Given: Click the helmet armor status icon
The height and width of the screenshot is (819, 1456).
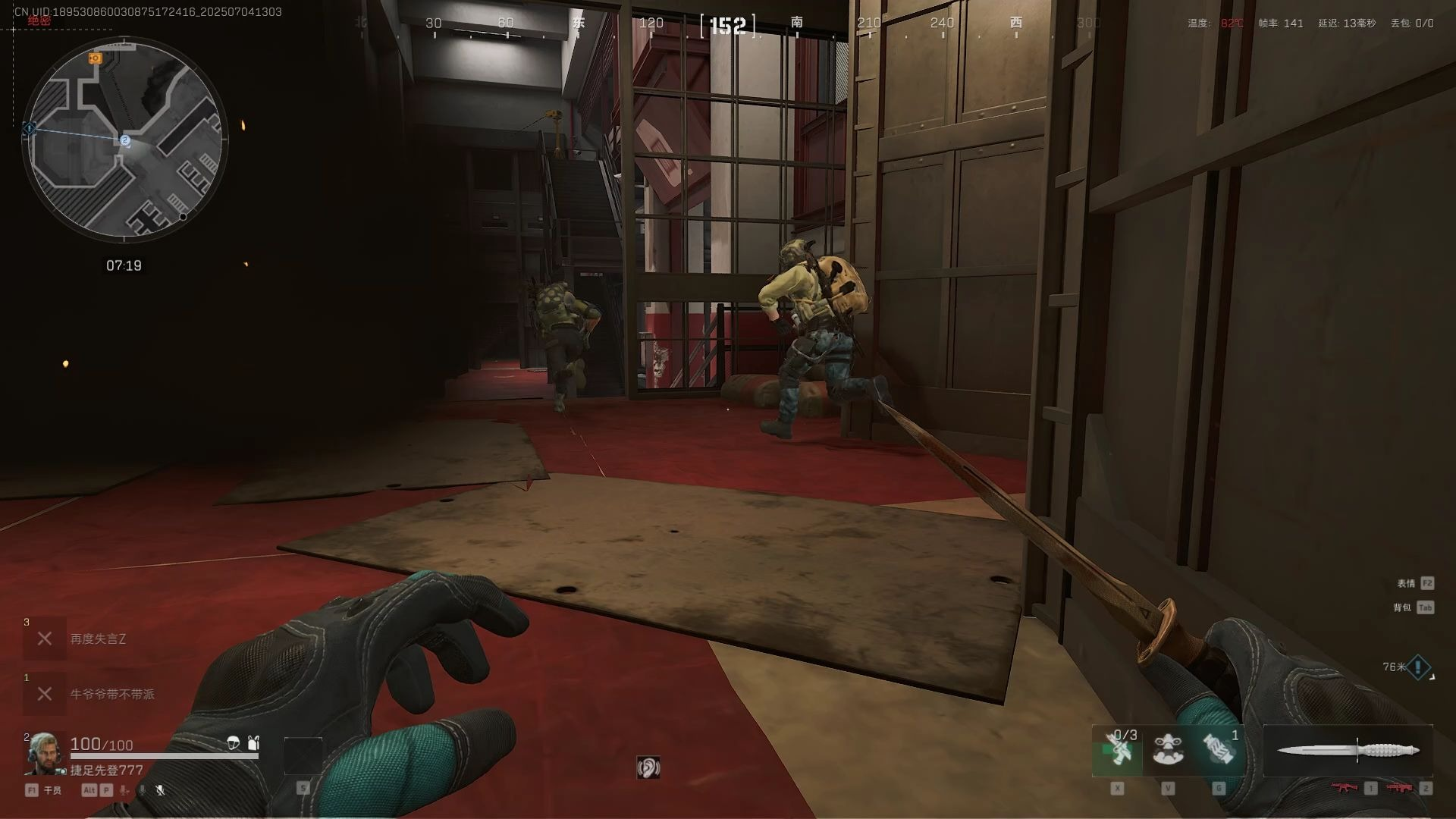Looking at the screenshot, I should [x=234, y=743].
